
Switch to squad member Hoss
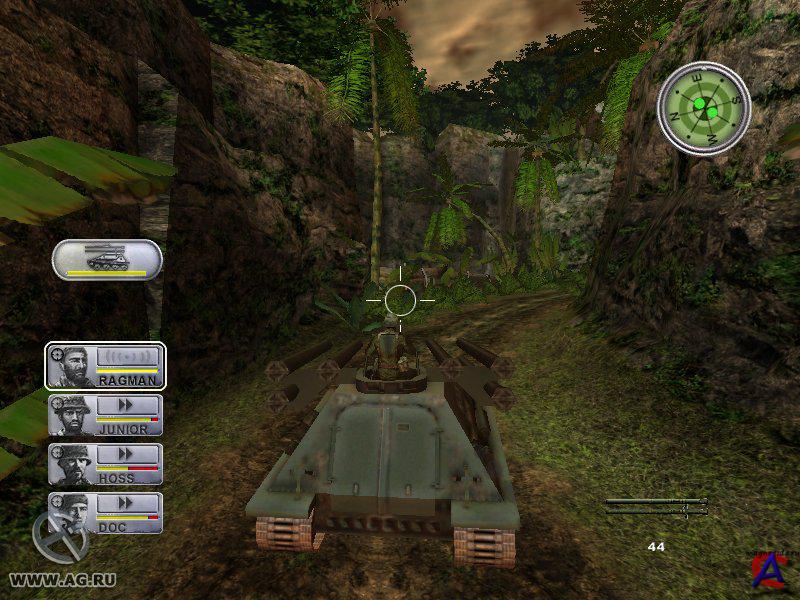105,464
